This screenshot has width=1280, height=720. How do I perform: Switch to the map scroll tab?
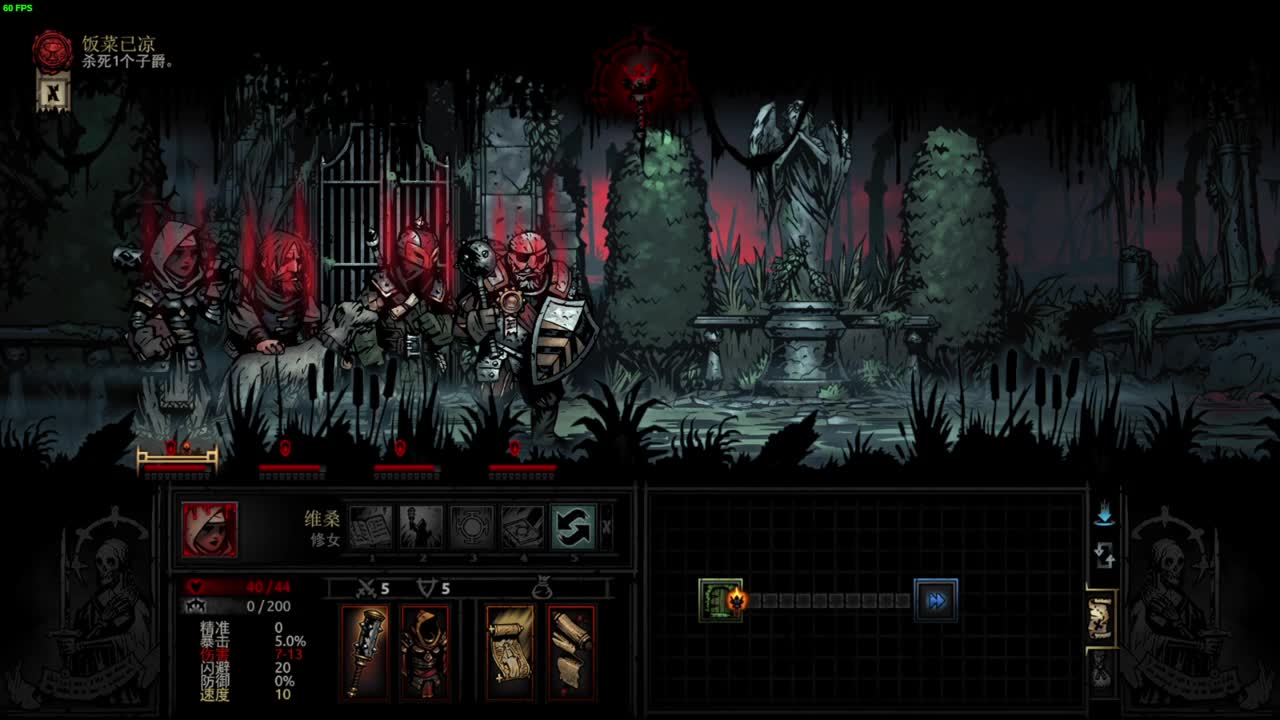[x=1102, y=619]
